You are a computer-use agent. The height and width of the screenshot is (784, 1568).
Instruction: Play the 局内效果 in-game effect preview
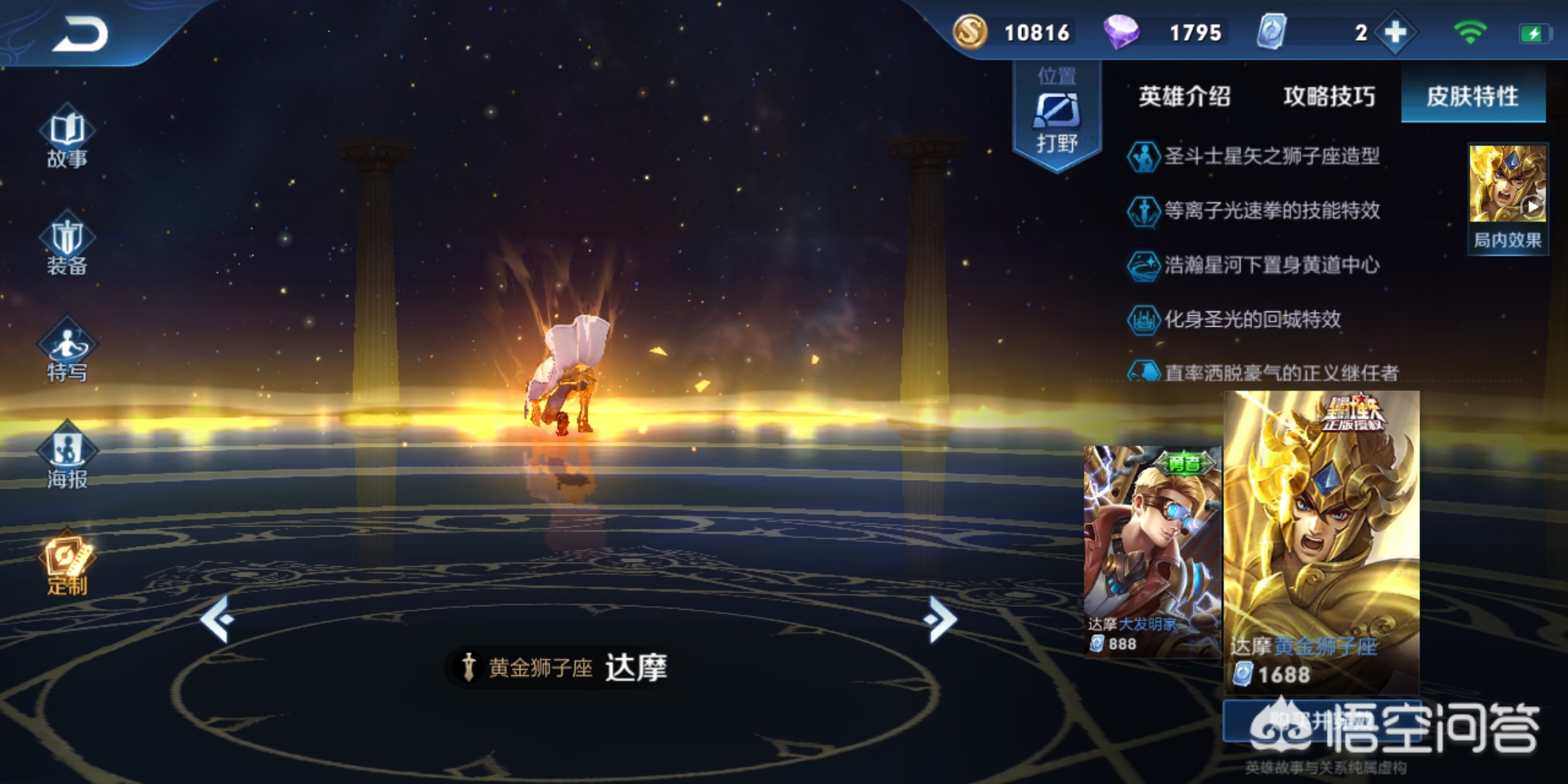click(x=1508, y=196)
